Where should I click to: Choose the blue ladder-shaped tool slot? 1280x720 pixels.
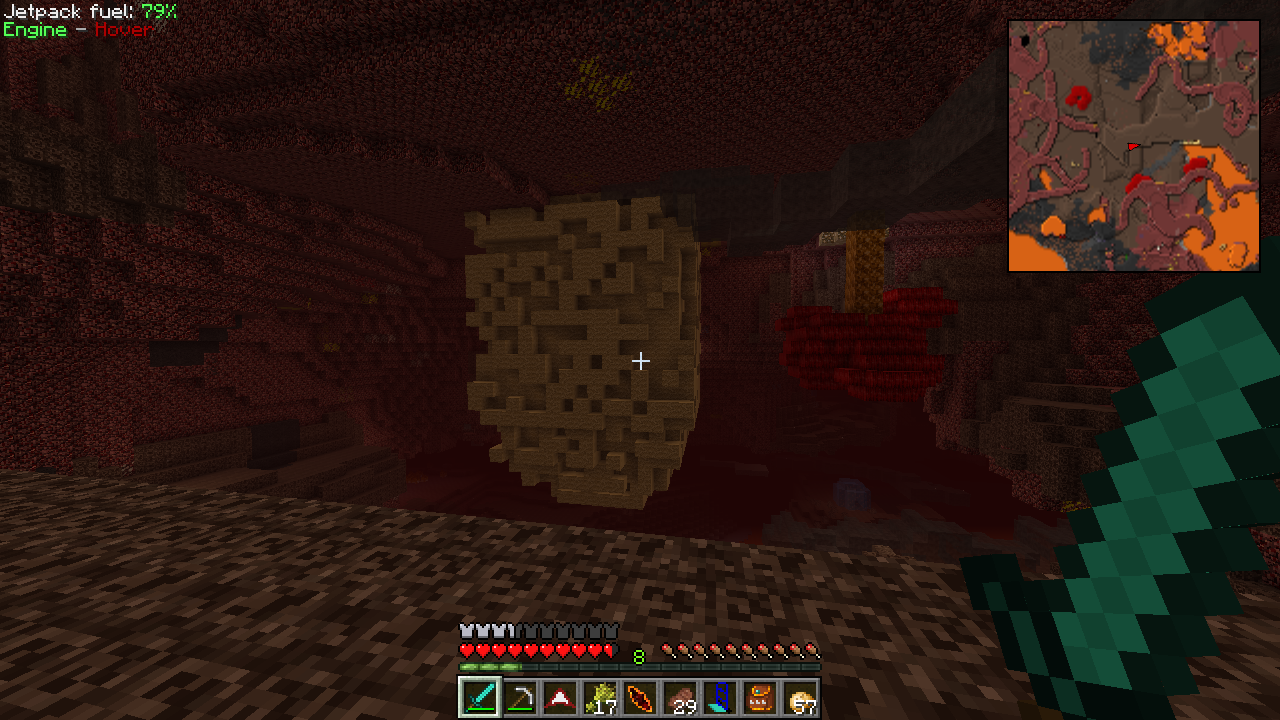[720, 697]
